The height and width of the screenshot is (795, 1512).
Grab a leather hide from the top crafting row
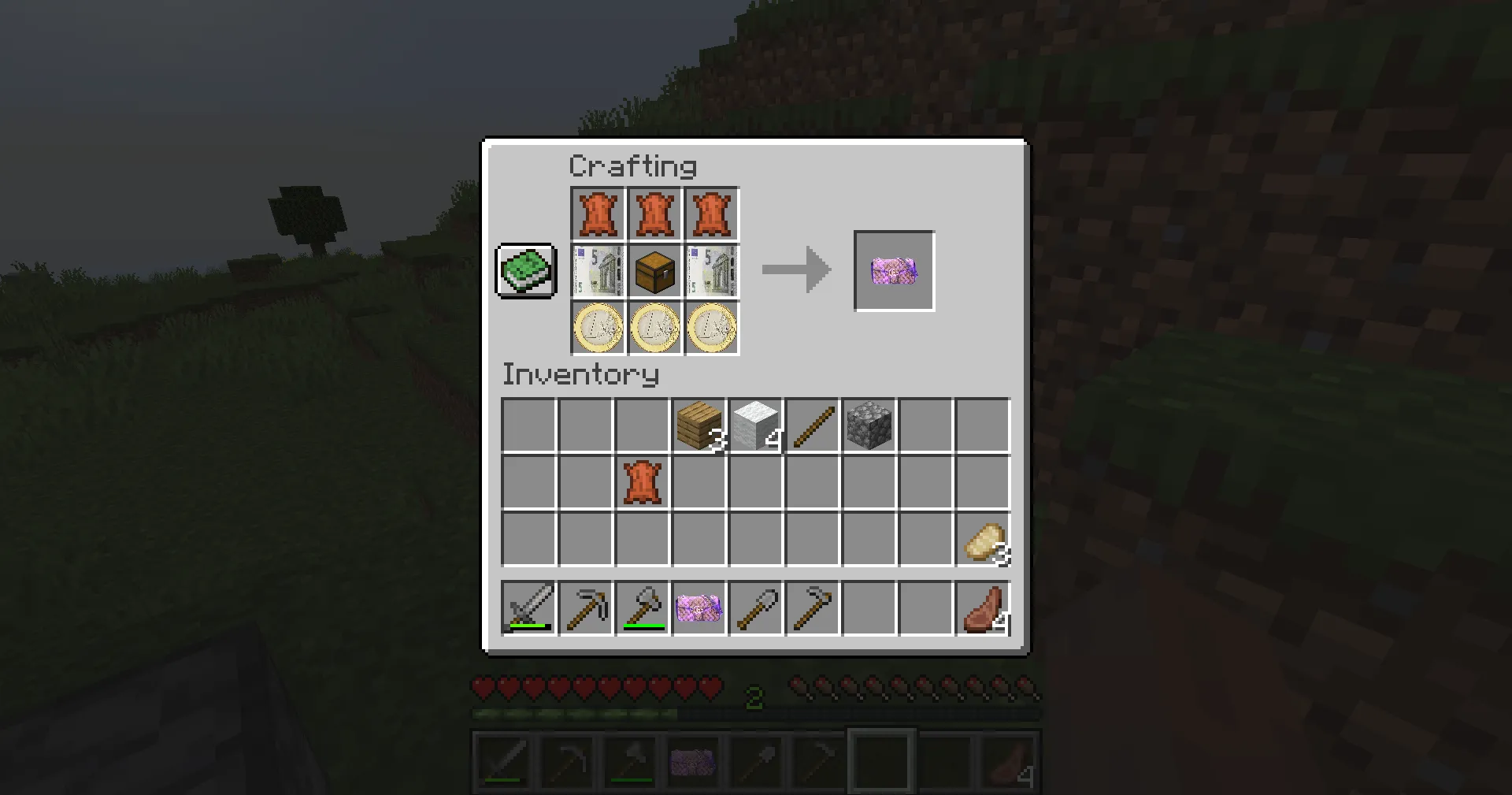[x=597, y=214]
